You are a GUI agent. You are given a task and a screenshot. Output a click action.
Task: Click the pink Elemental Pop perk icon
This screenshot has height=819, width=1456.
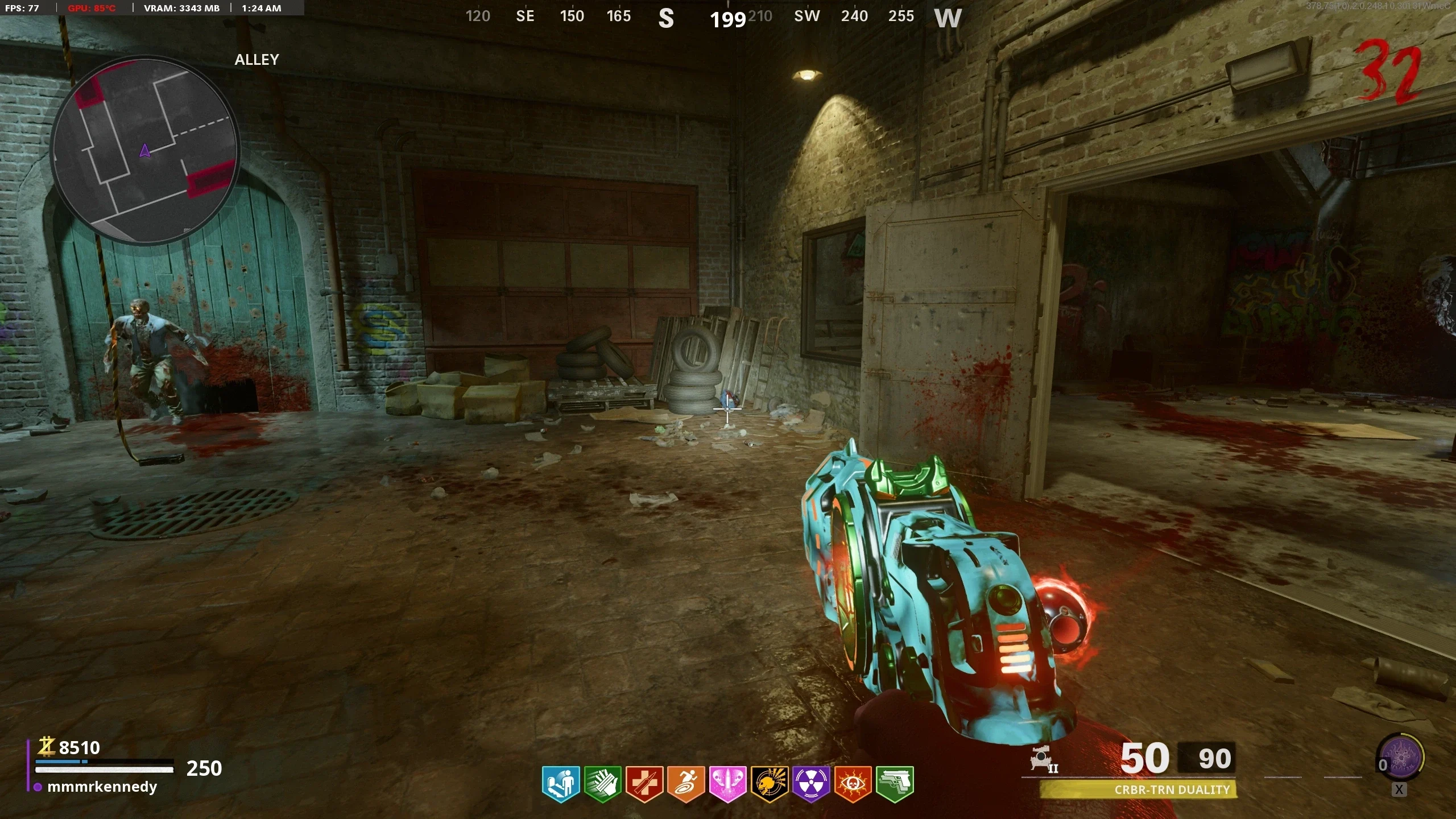coord(727,784)
